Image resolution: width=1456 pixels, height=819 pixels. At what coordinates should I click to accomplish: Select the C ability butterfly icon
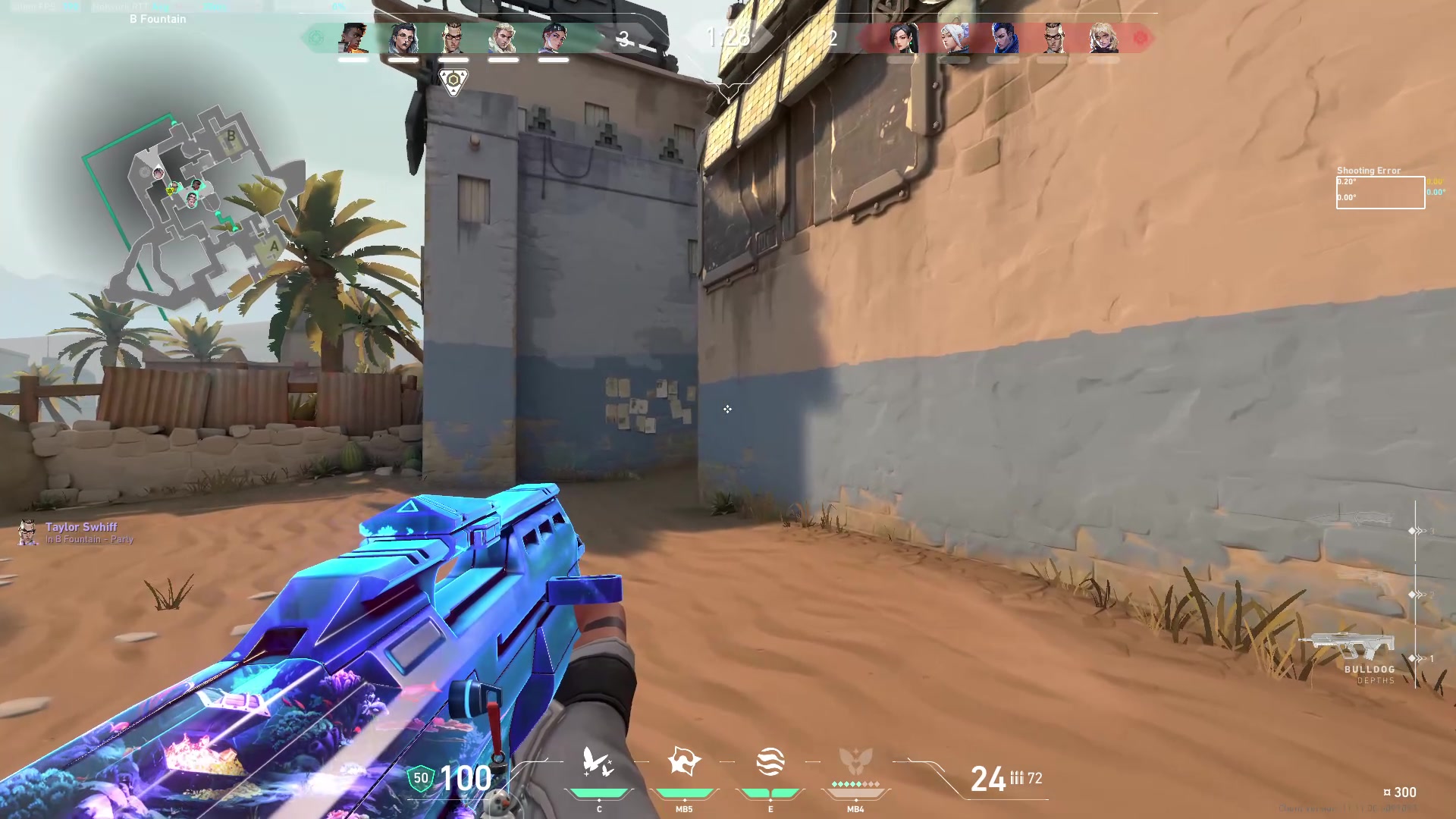[599, 762]
